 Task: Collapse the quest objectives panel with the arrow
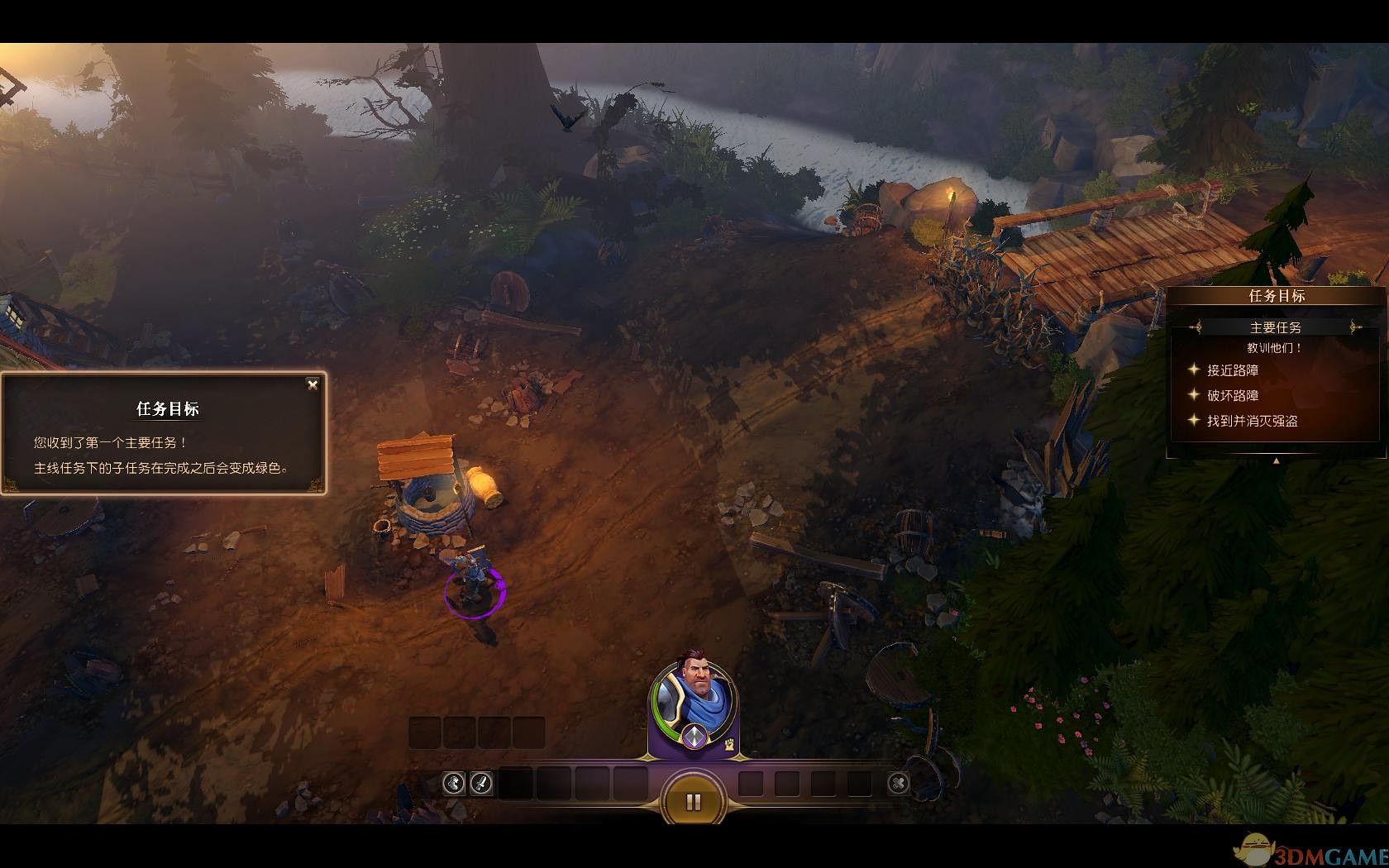[1276, 461]
